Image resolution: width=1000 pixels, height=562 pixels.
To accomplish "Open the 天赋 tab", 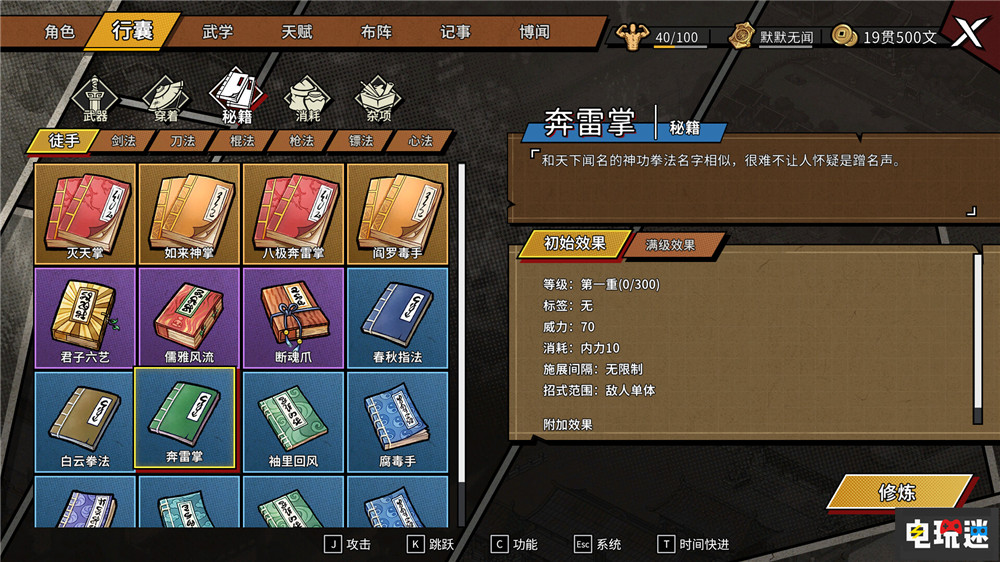I will [x=296, y=31].
